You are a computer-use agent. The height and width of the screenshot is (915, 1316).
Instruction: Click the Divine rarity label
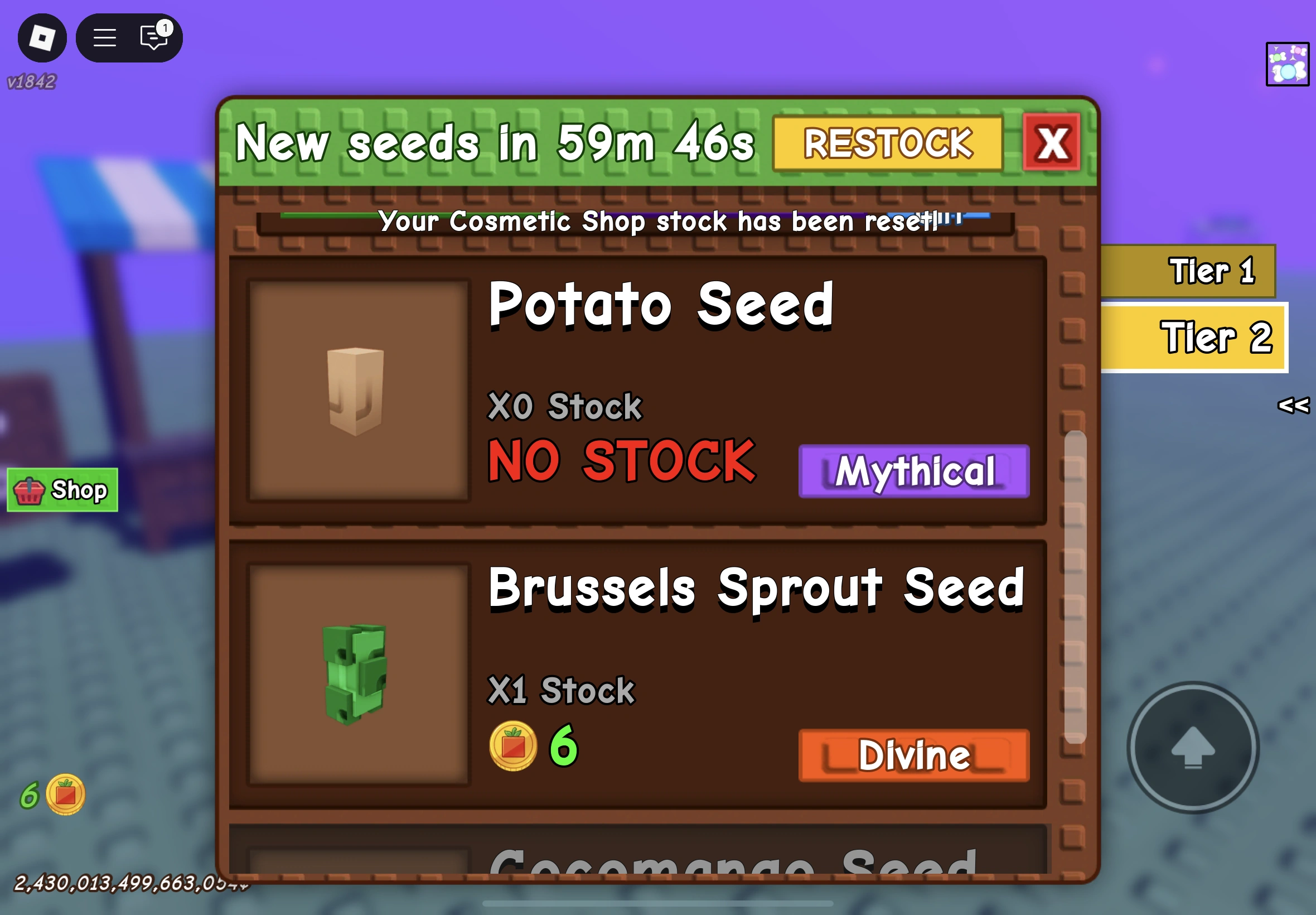[x=913, y=755]
